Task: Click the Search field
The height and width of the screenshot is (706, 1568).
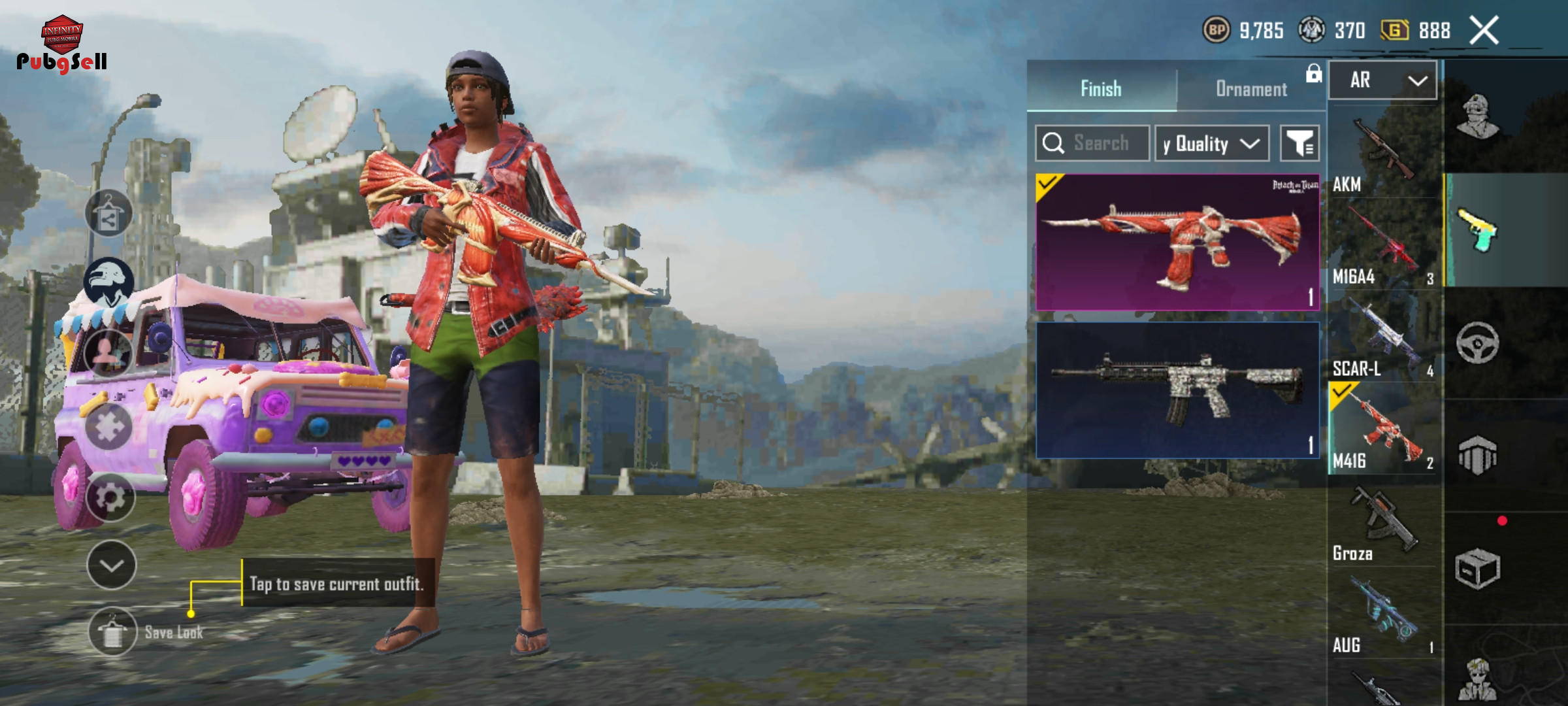Action: pyautogui.click(x=1100, y=143)
